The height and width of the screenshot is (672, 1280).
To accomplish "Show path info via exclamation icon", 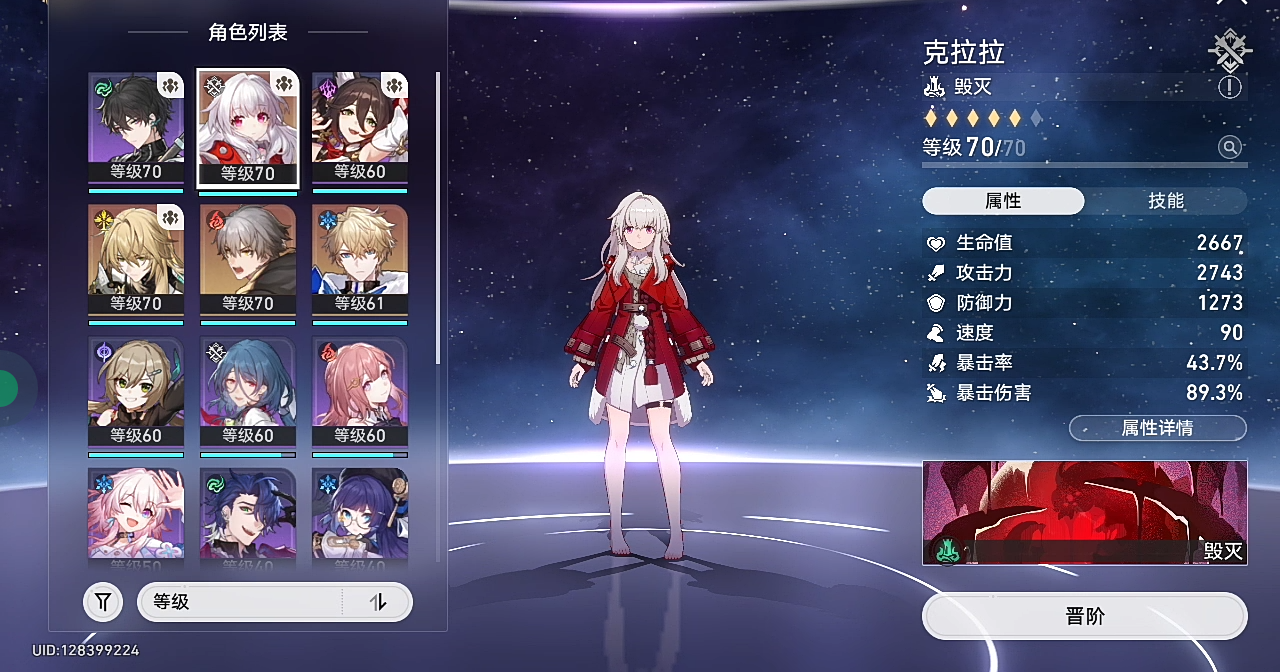I will click(x=1230, y=87).
